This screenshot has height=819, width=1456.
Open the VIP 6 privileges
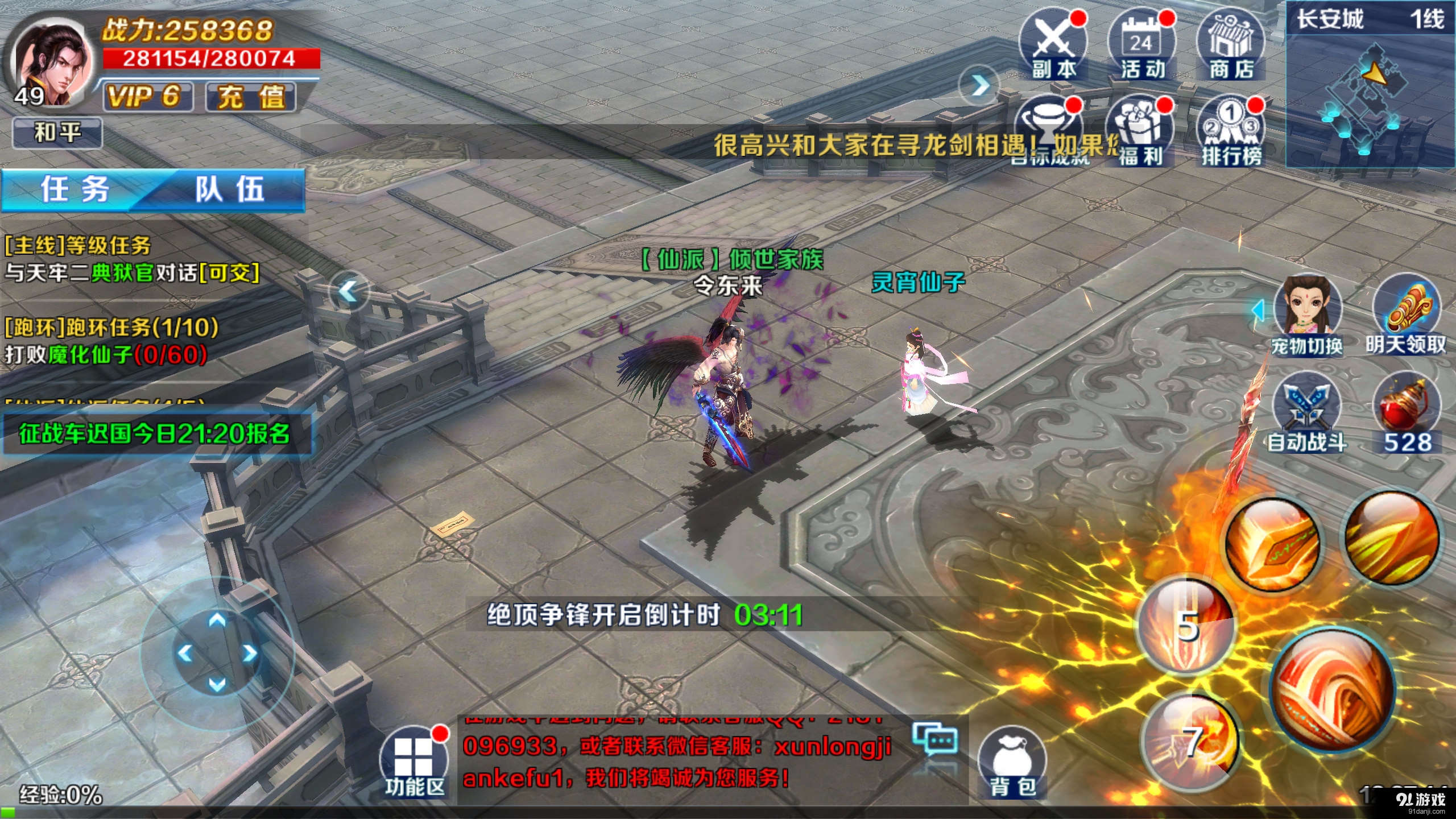(x=147, y=97)
